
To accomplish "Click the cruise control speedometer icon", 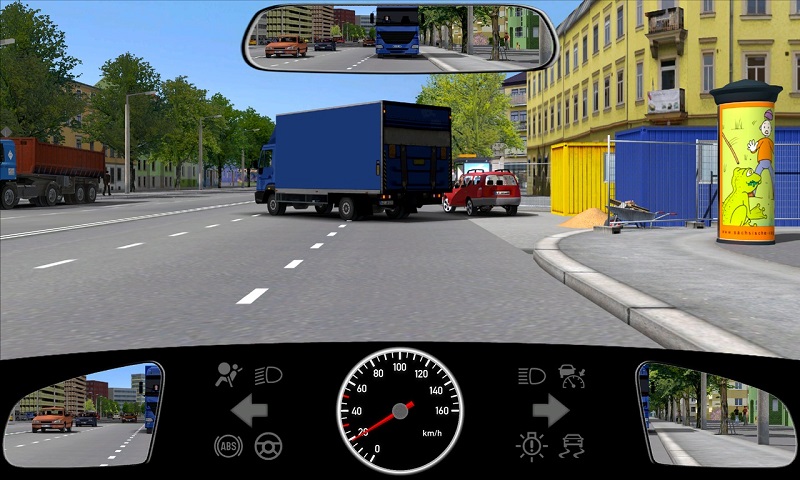I will [x=572, y=376].
